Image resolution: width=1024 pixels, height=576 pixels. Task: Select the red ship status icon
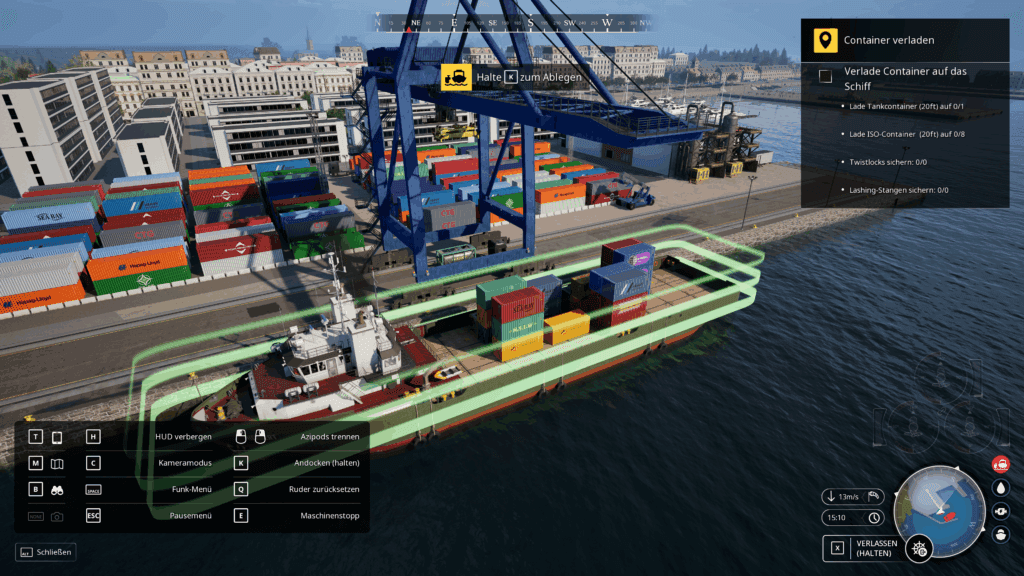(1000, 464)
